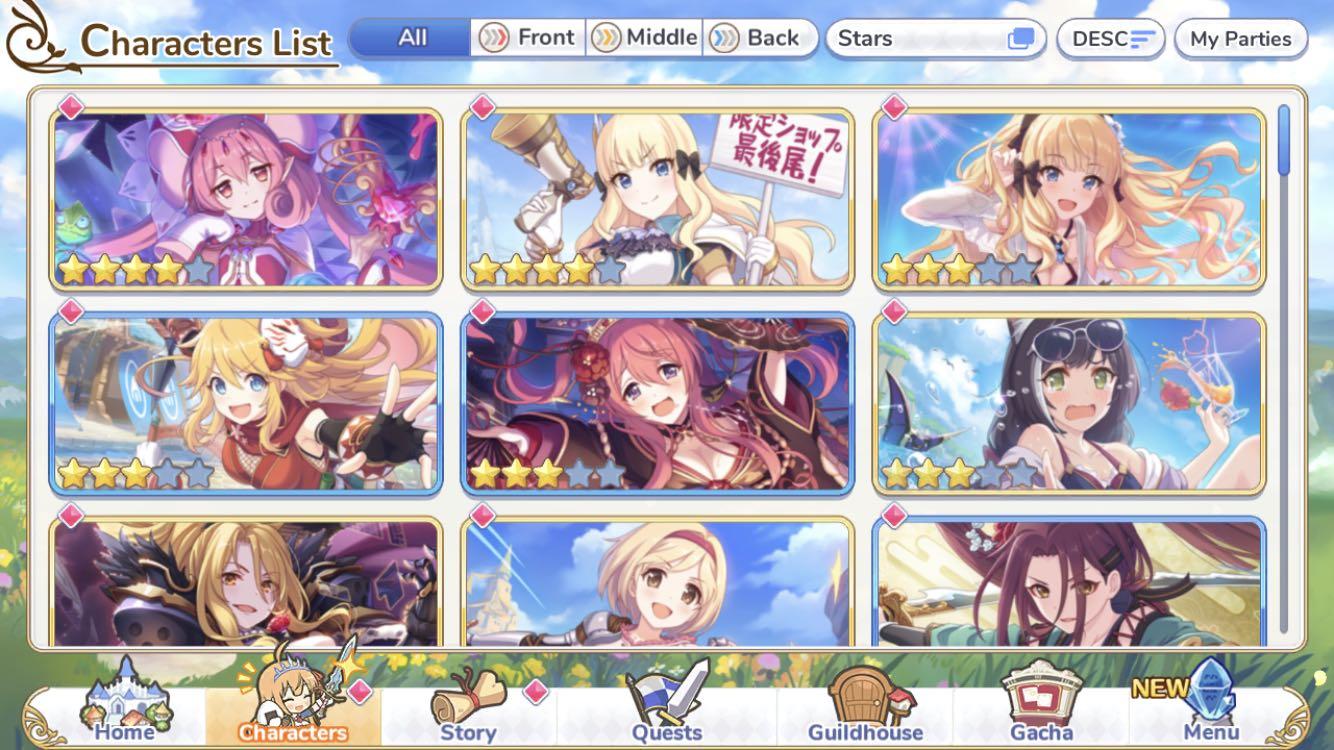Switch to the "Front" position tab

coord(530,37)
